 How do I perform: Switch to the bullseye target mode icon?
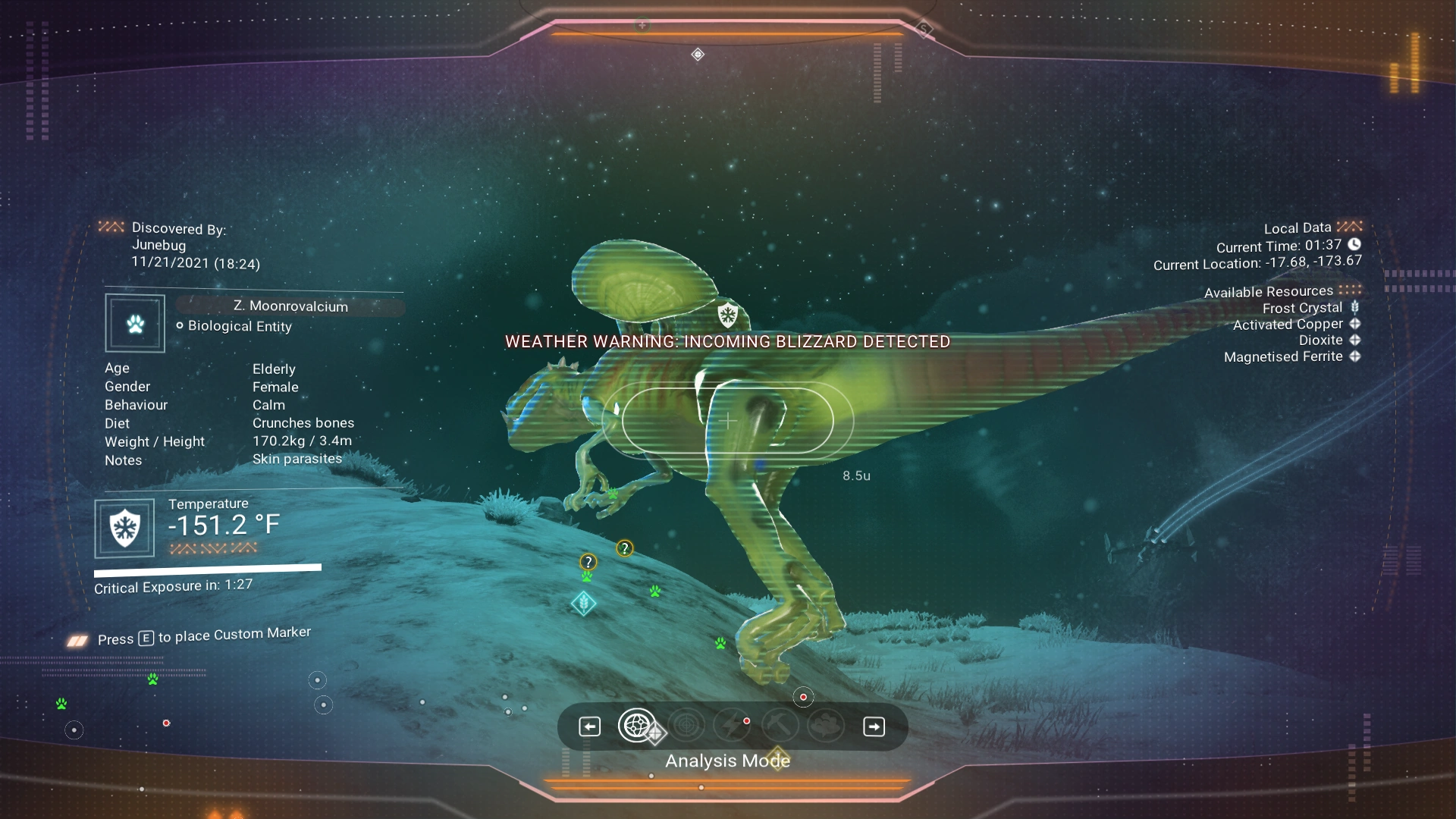(686, 726)
